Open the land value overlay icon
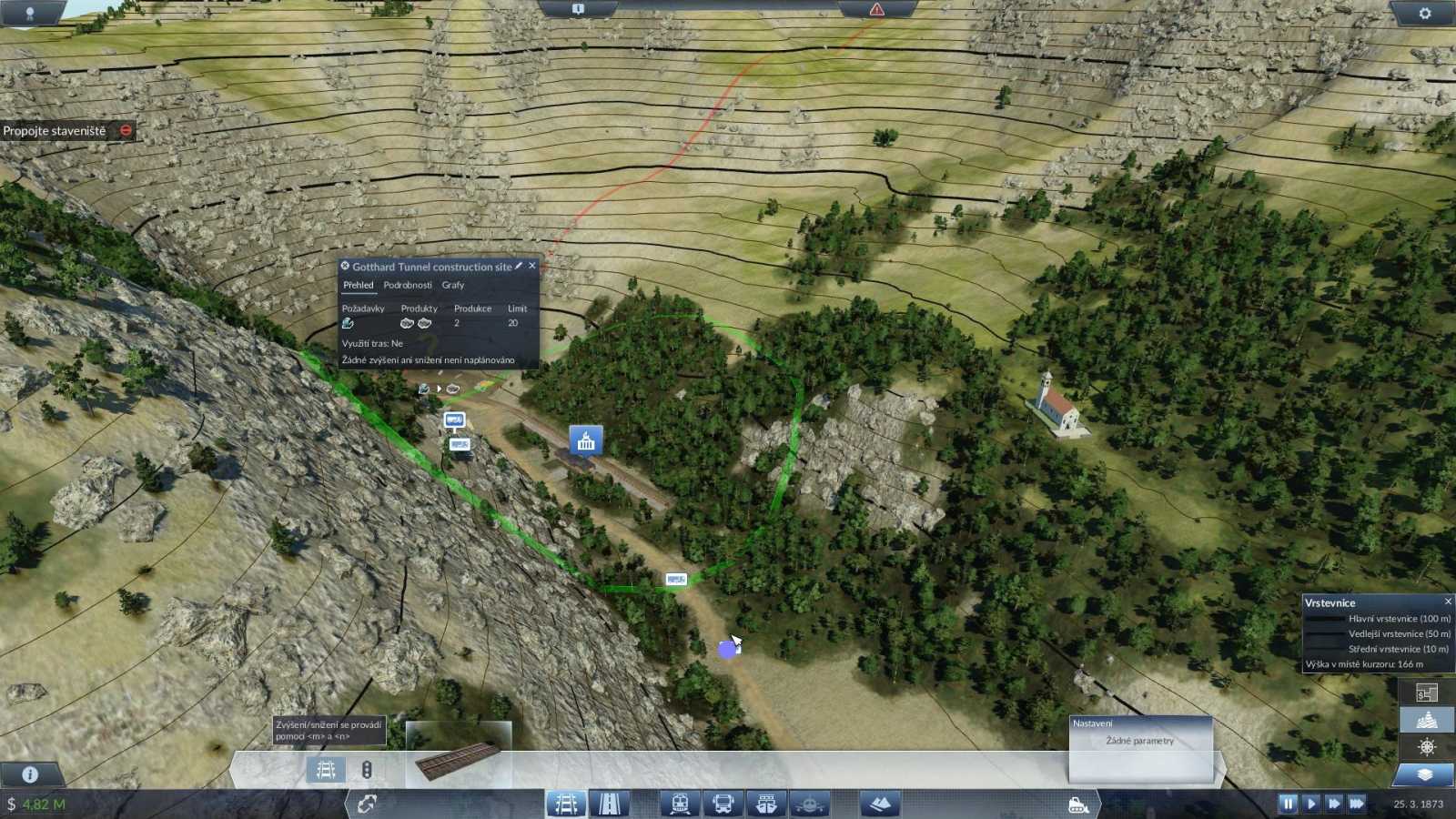The image size is (1456, 819). tap(1426, 693)
